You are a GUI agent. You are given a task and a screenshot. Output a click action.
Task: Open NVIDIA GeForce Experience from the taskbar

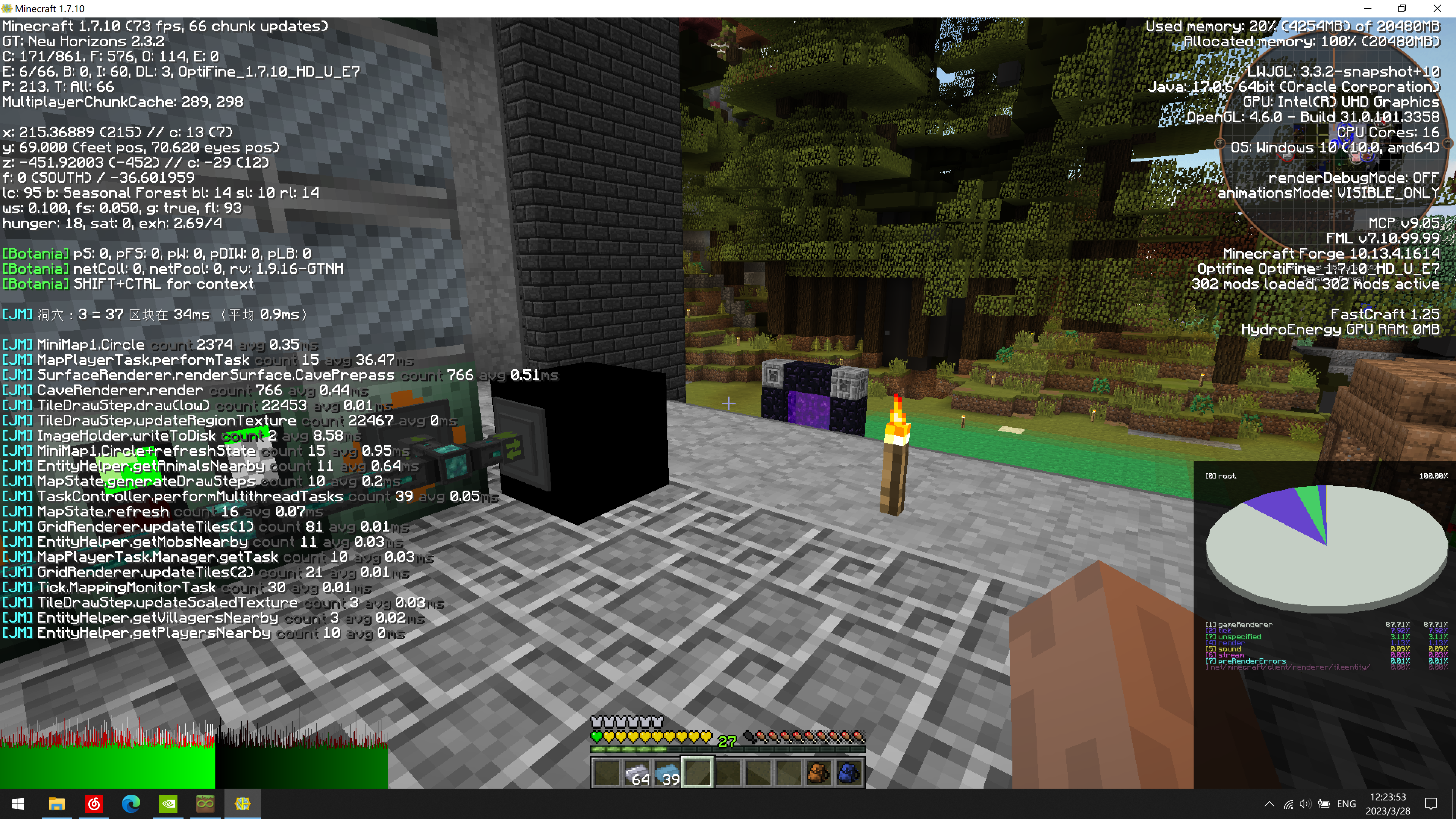point(168,803)
